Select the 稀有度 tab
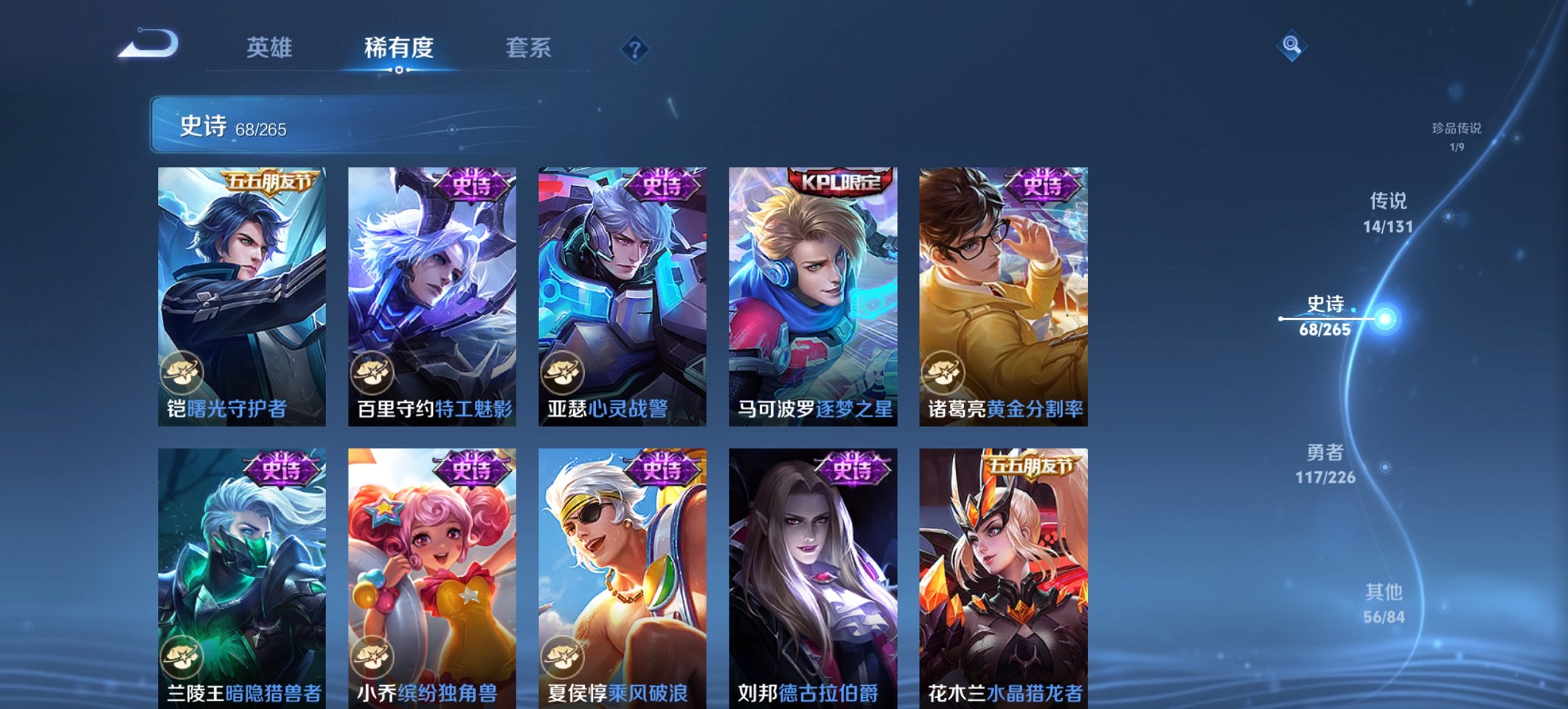This screenshot has height=709, width=1568. [x=398, y=49]
